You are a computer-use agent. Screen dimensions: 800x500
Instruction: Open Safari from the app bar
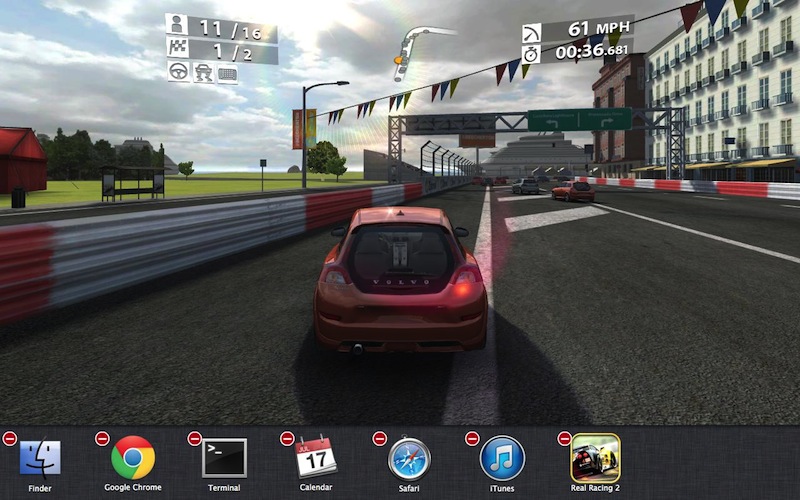tap(409, 458)
